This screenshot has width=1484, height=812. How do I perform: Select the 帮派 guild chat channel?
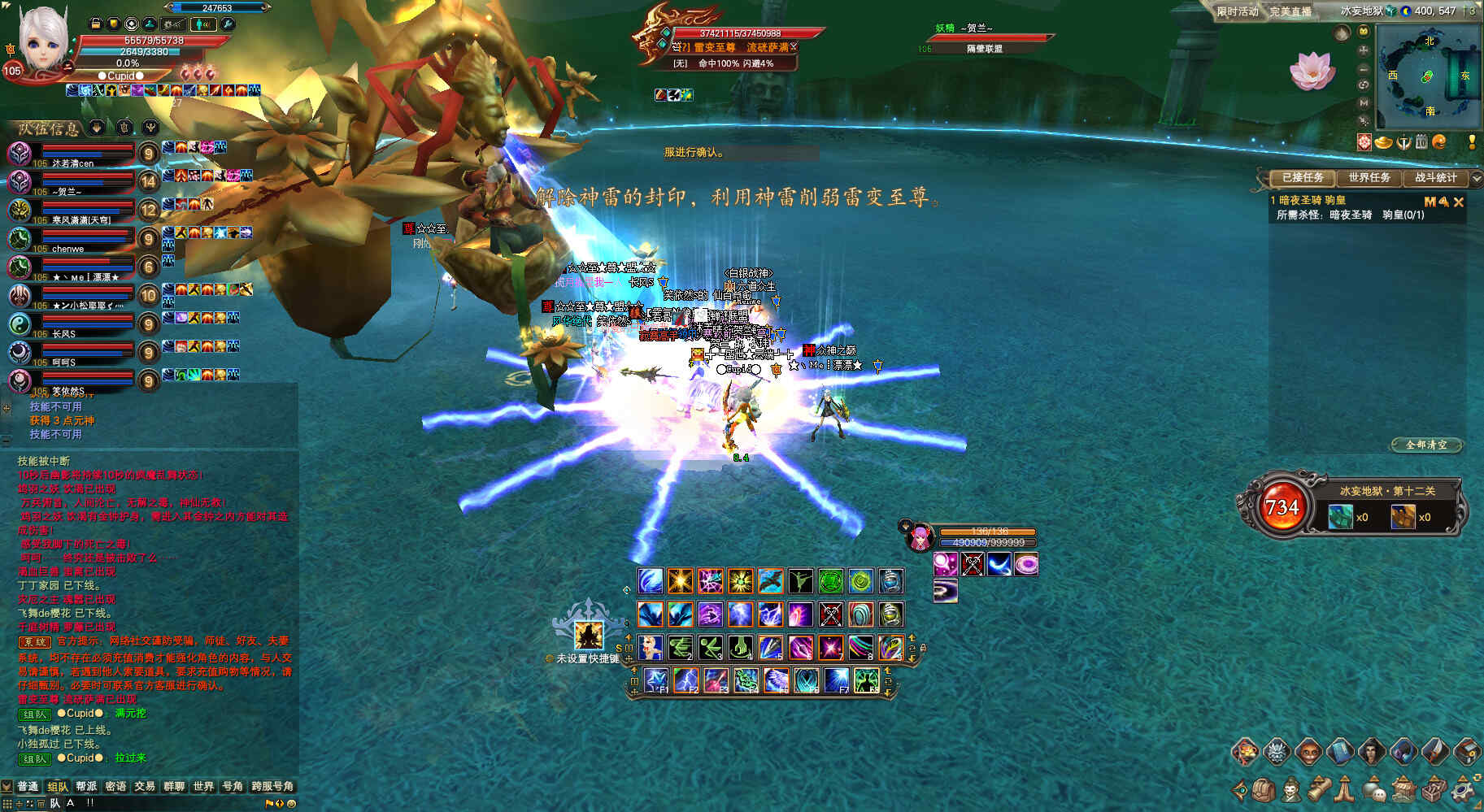click(86, 786)
